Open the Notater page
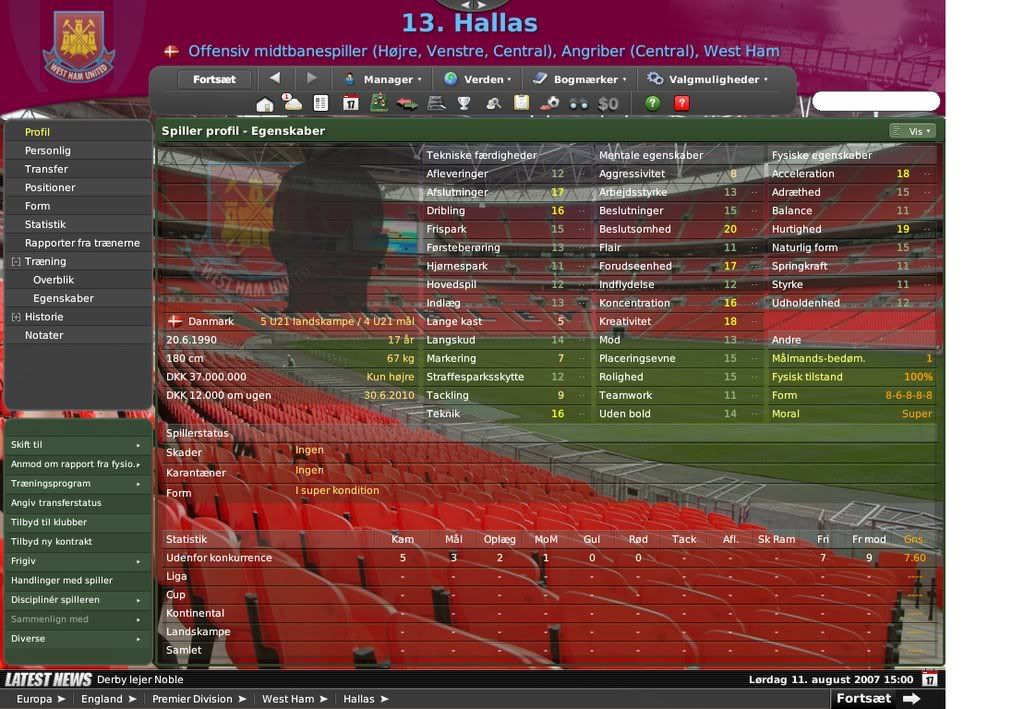The height and width of the screenshot is (709, 1024). [44, 336]
